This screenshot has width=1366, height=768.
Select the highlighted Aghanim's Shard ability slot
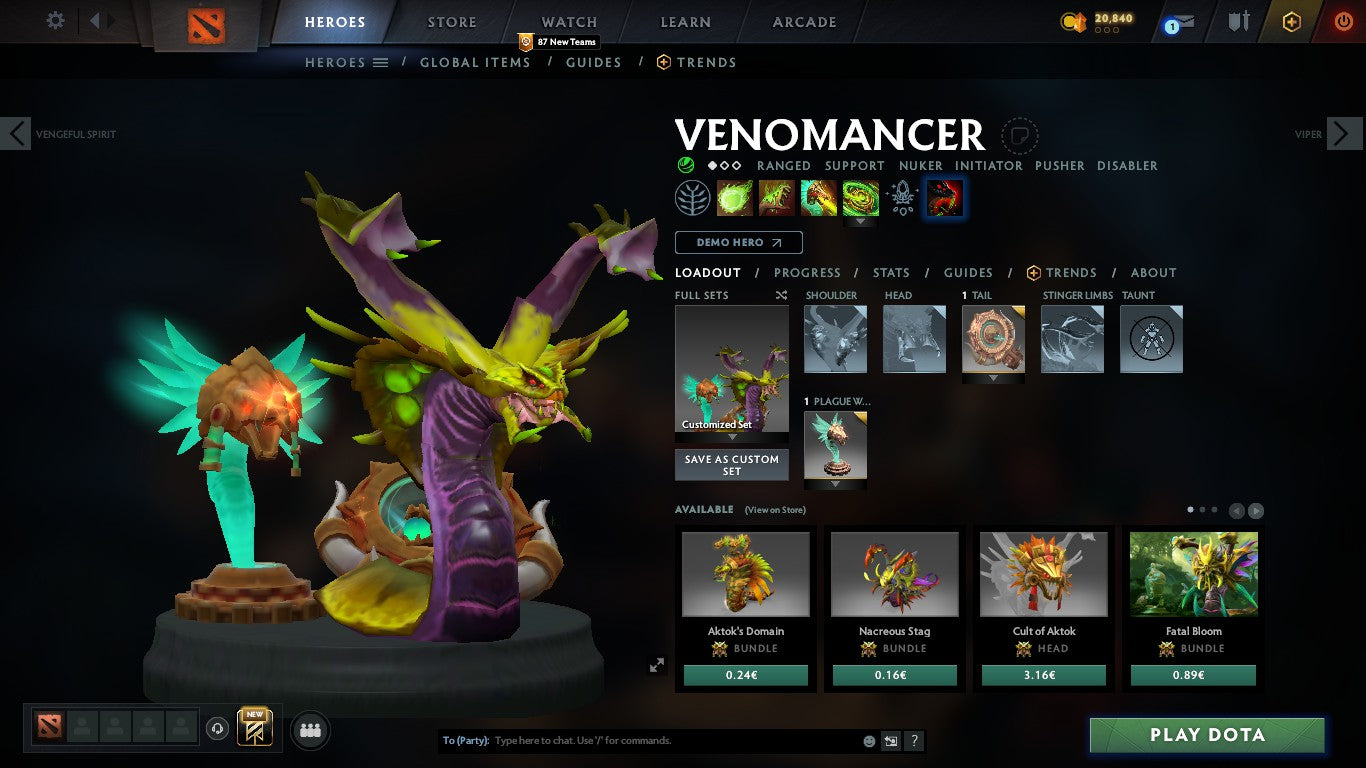(x=944, y=198)
